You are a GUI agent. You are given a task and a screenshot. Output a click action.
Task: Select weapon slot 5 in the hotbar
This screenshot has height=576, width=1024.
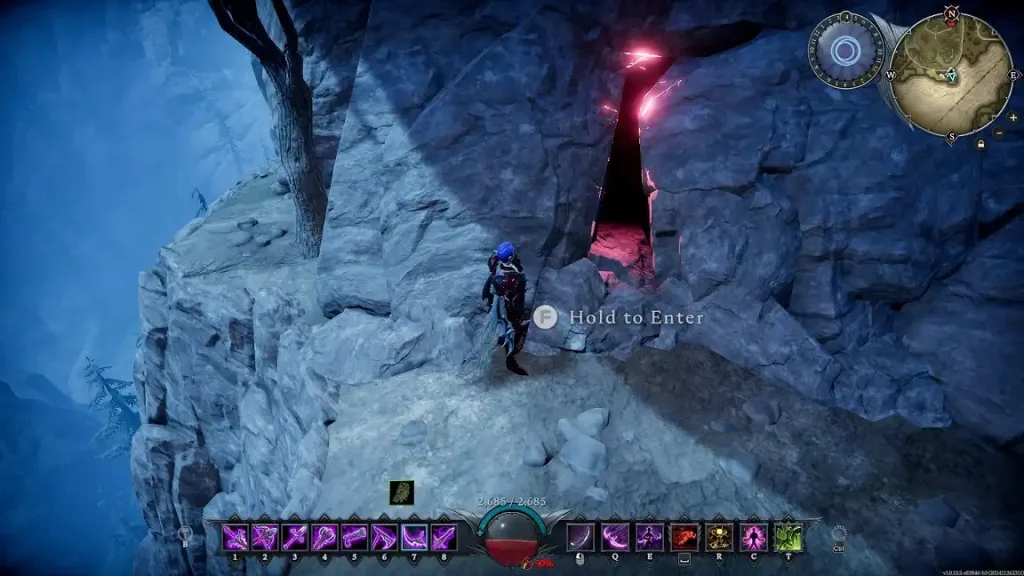(355, 537)
